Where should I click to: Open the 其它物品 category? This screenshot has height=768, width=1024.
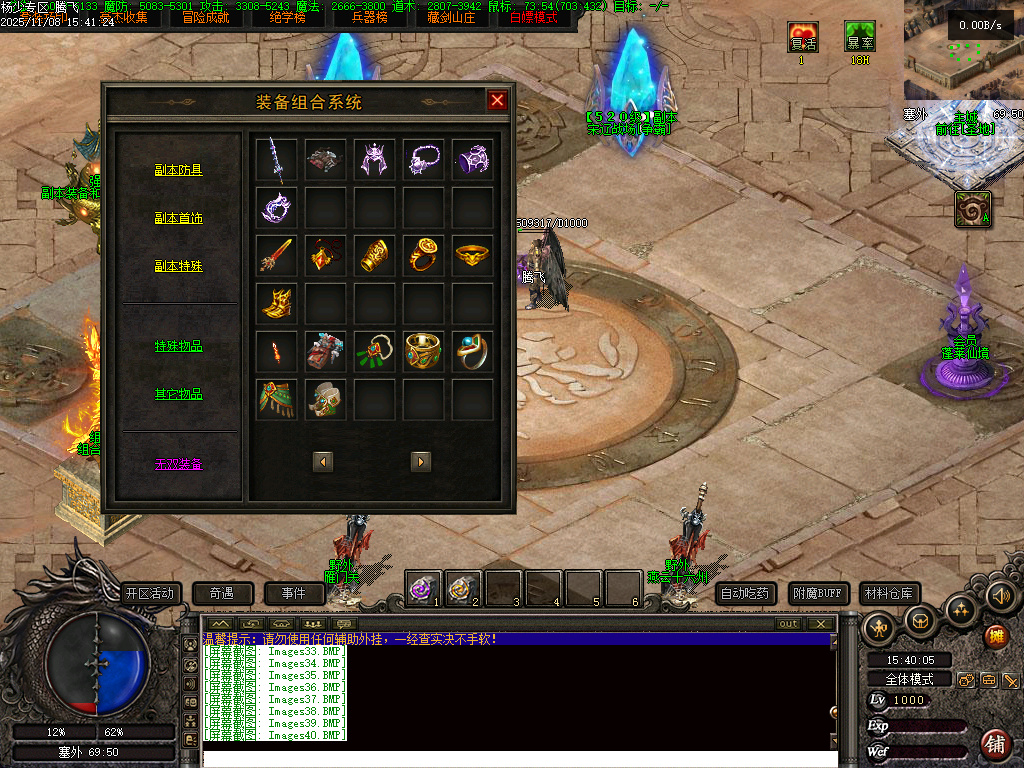[x=178, y=394]
